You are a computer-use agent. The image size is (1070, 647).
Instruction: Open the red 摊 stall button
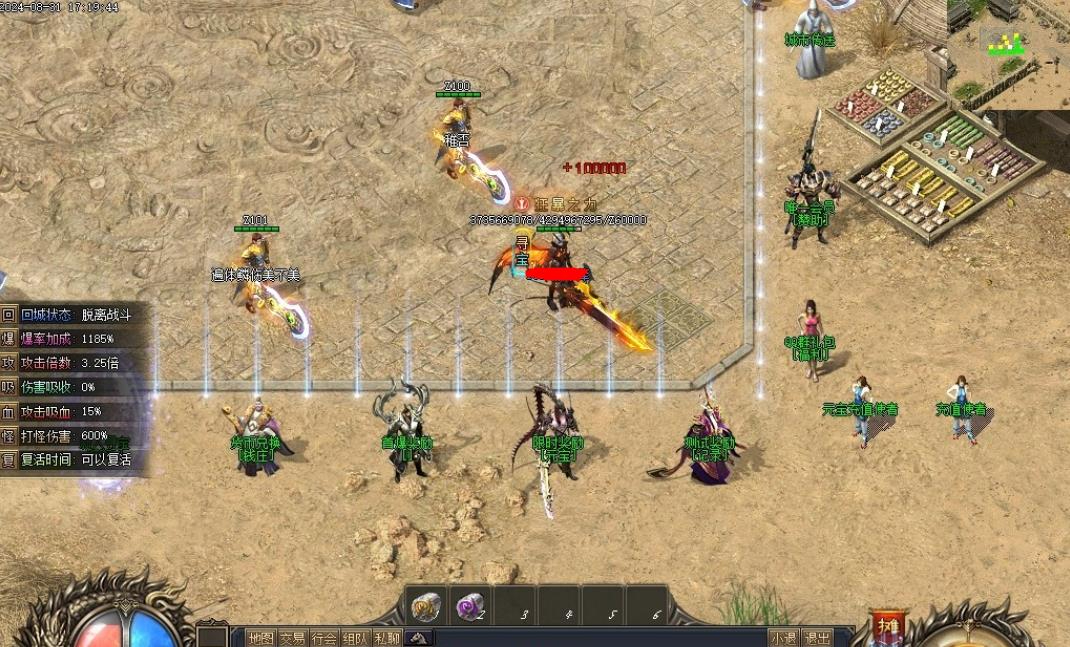tap(887, 627)
